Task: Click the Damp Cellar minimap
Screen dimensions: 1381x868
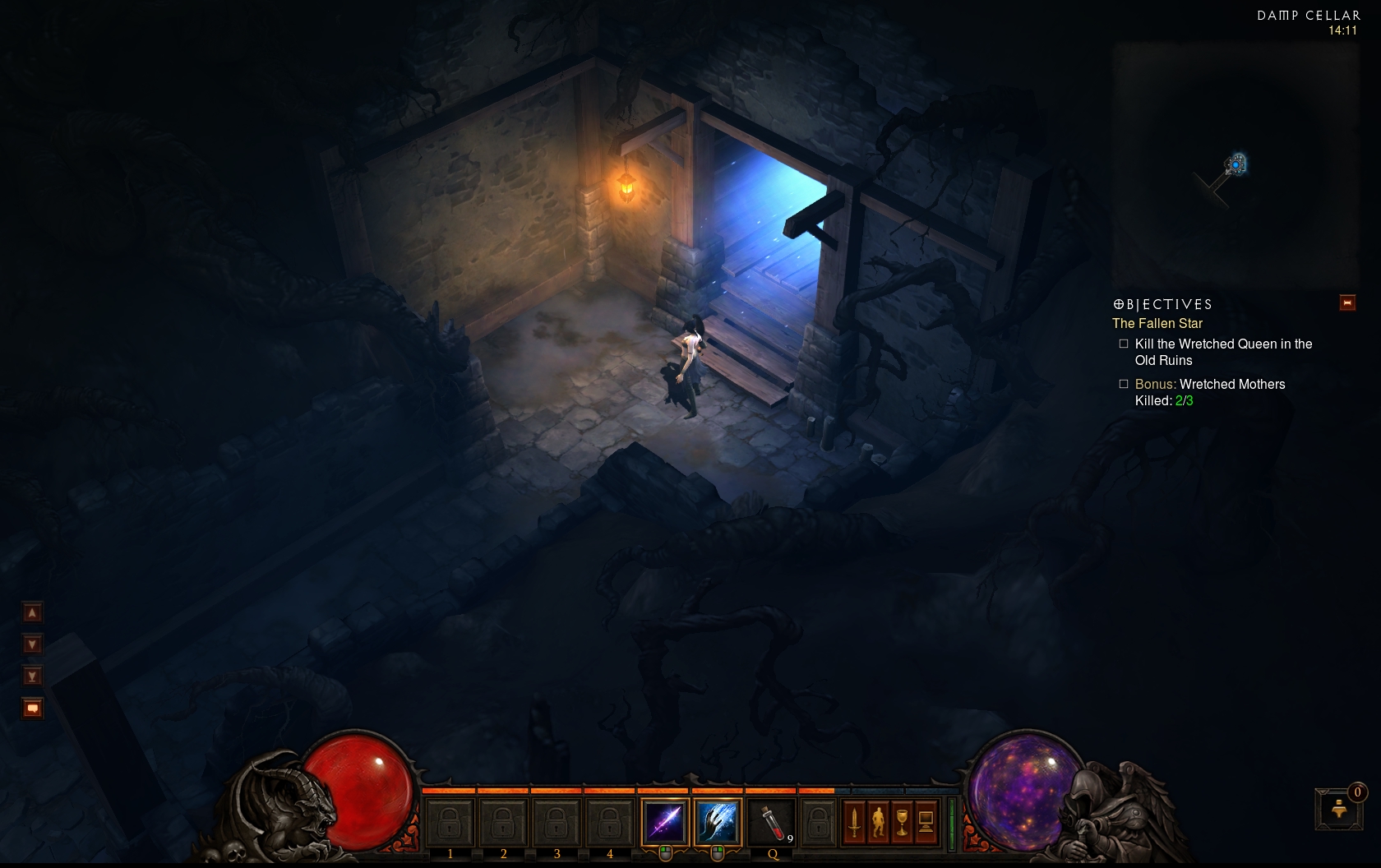Action: point(1235,164)
